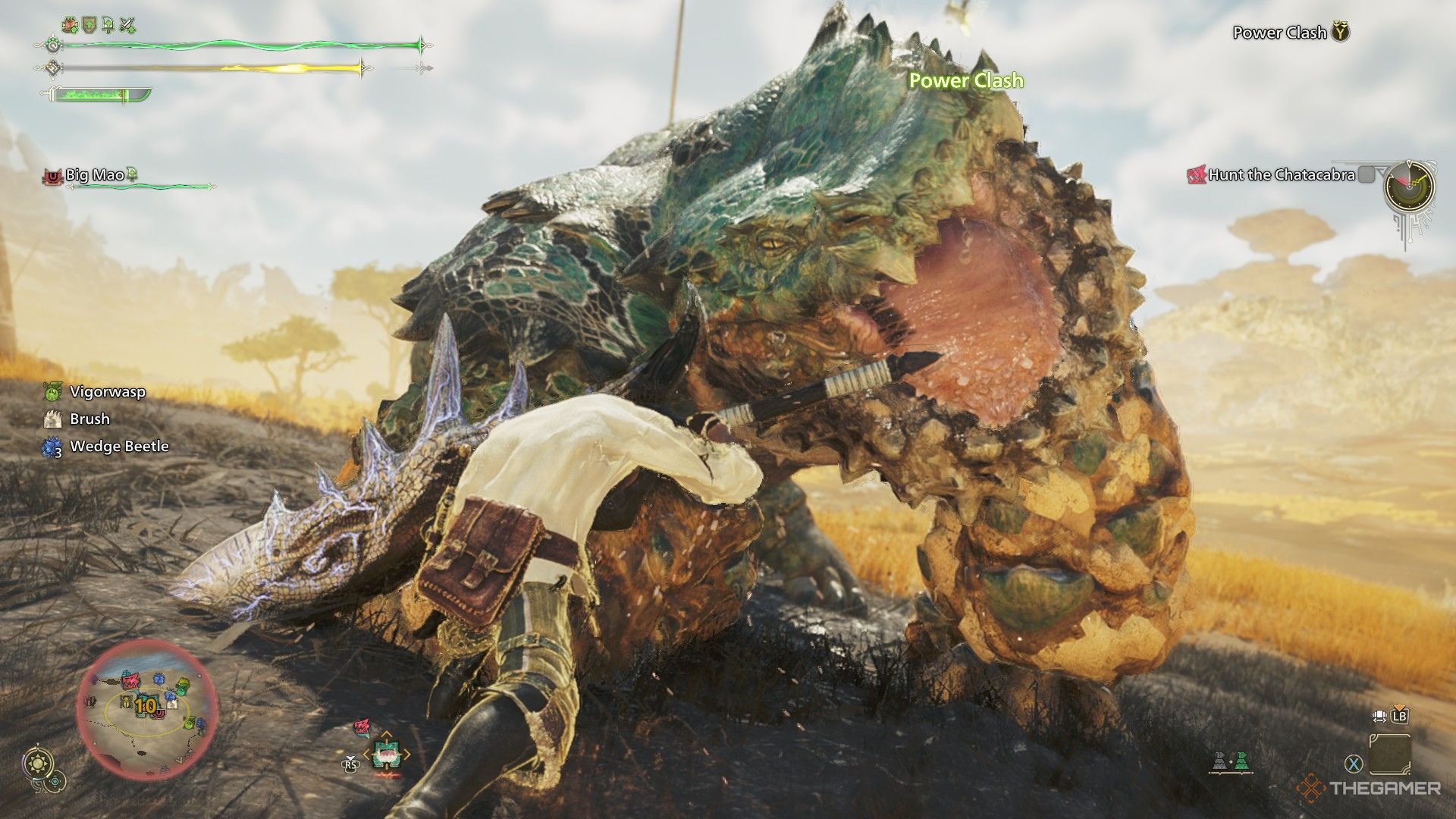
Task: Open the LB item radial prompt
Action: click(x=1401, y=716)
